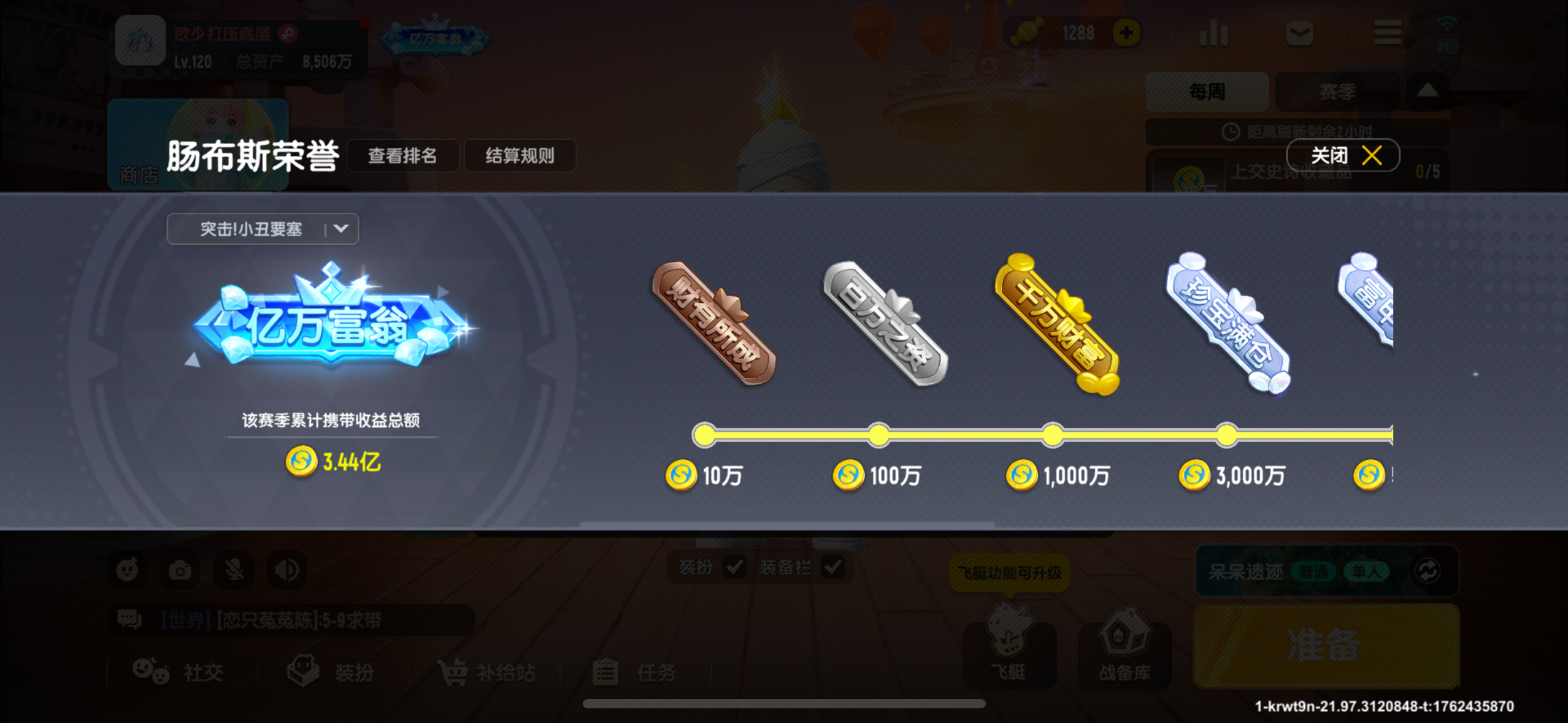The width and height of the screenshot is (1568, 723).
Task: Switch to the 每周 tab
Action: click(x=1207, y=91)
